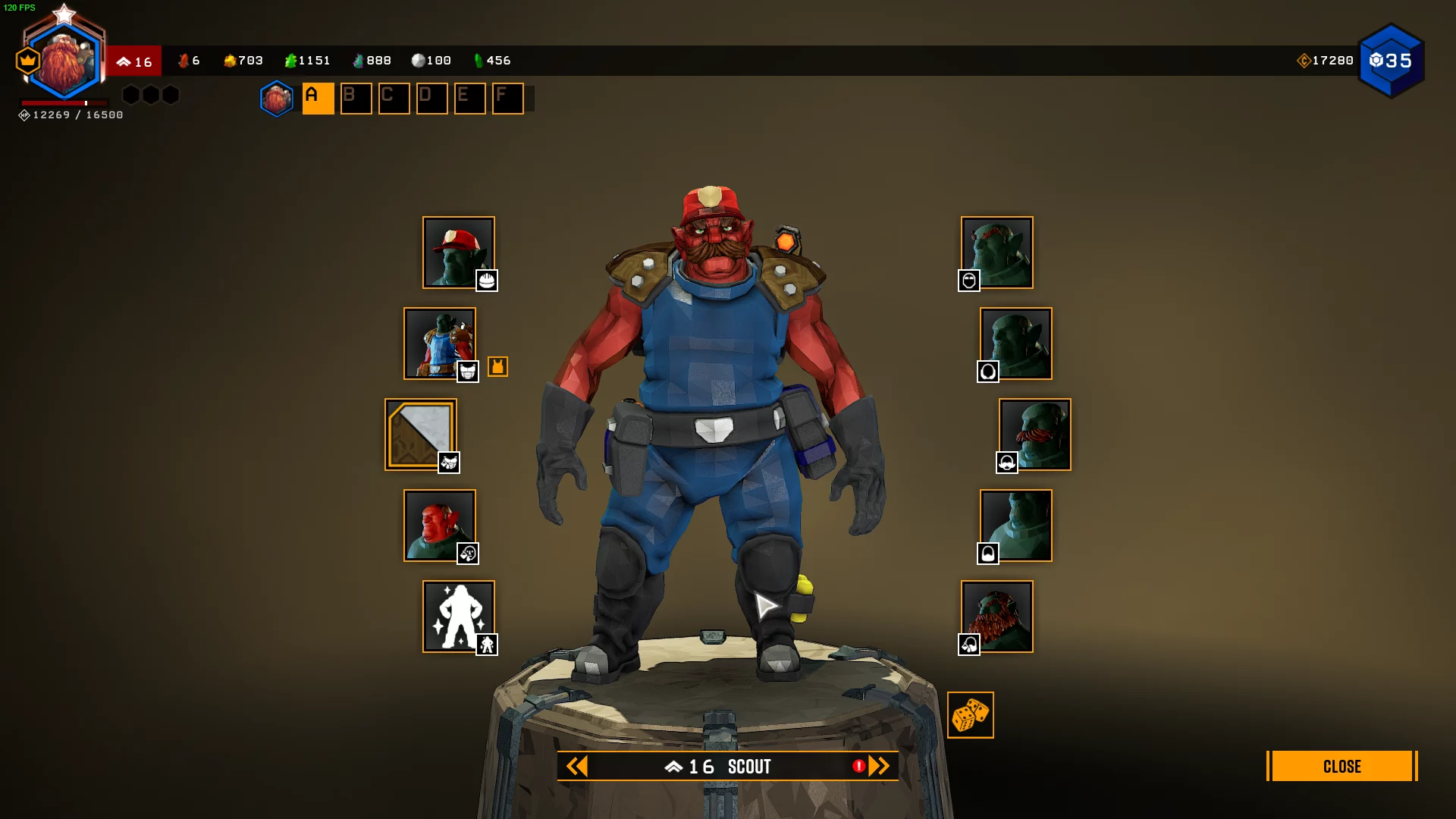This screenshot has width=1456, height=819.
Task: Switch to loadout C
Action: 394,99
